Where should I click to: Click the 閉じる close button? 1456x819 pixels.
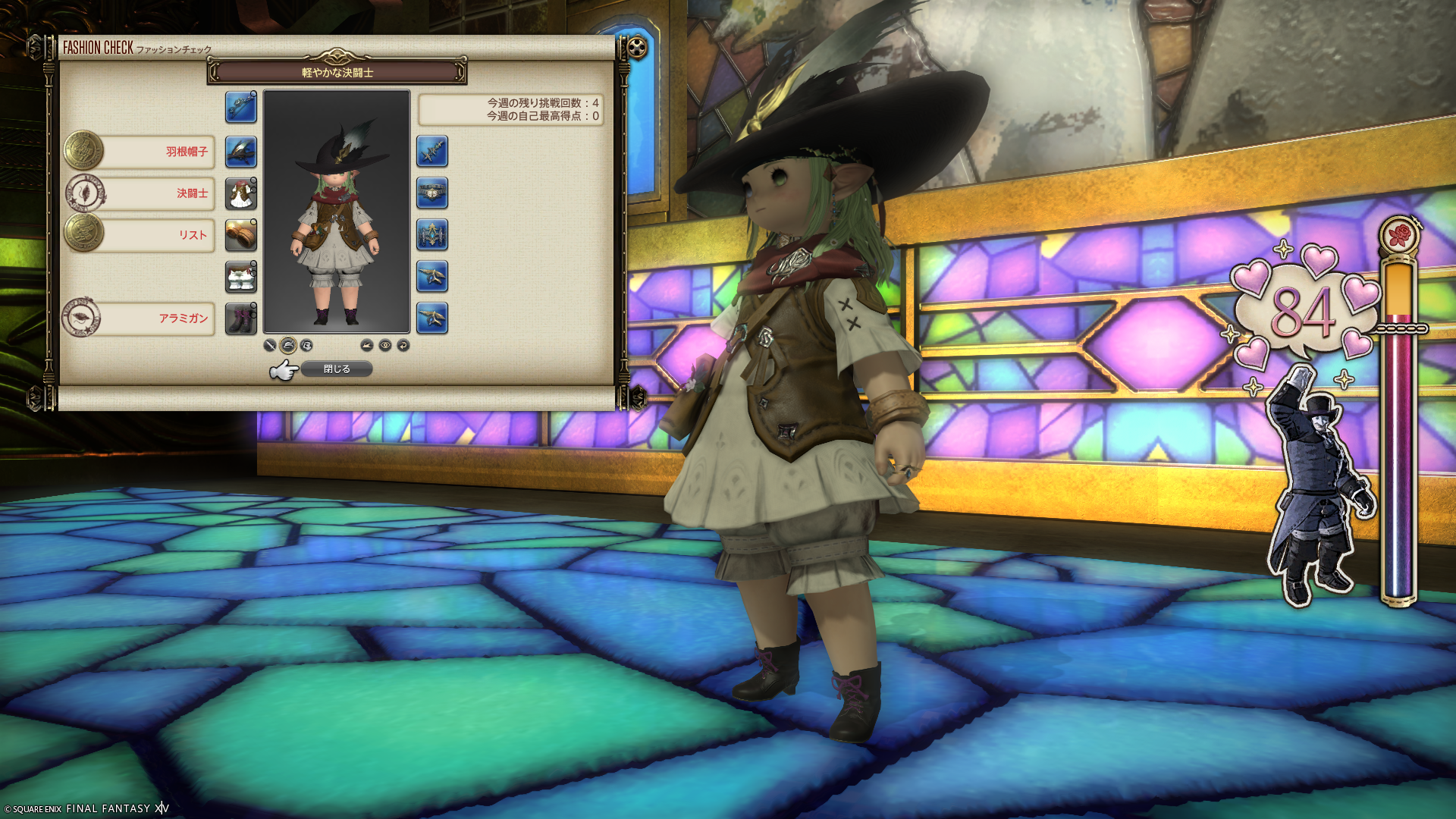click(x=337, y=369)
